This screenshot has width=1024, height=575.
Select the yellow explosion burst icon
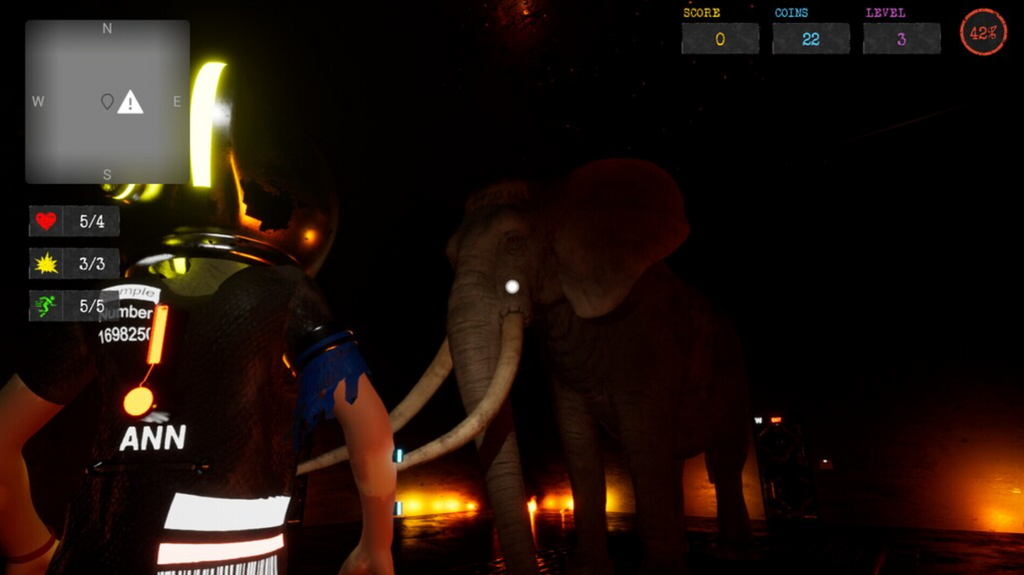coord(46,264)
